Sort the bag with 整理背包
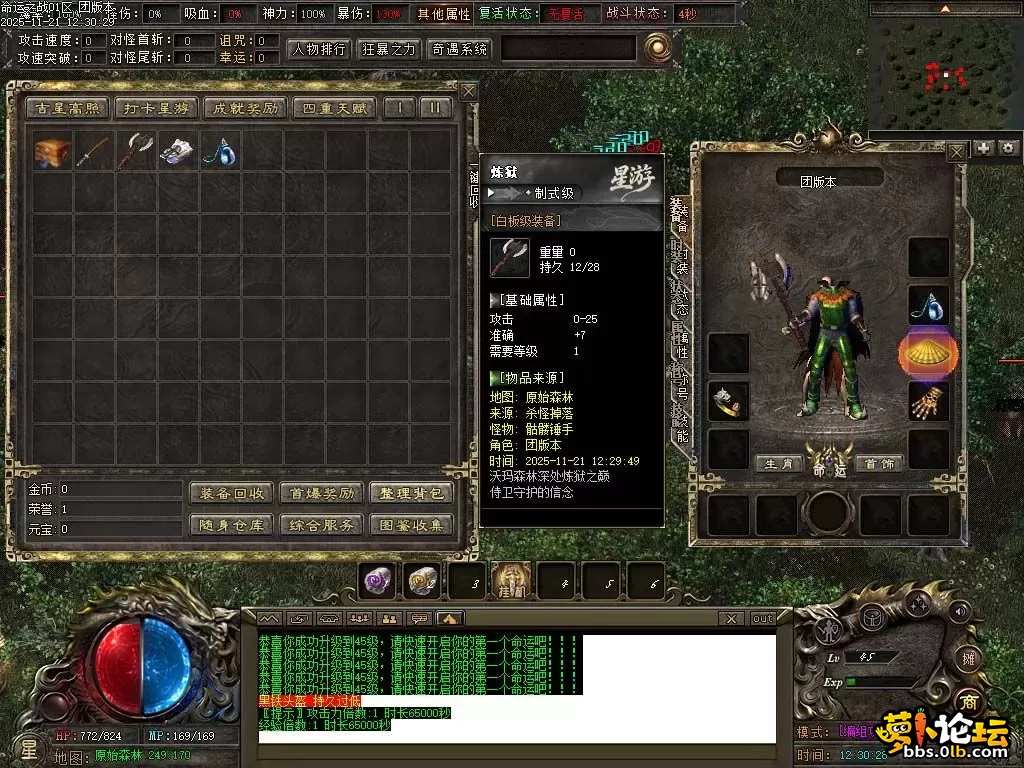Viewport: 1024px width, 768px height. click(410, 493)
